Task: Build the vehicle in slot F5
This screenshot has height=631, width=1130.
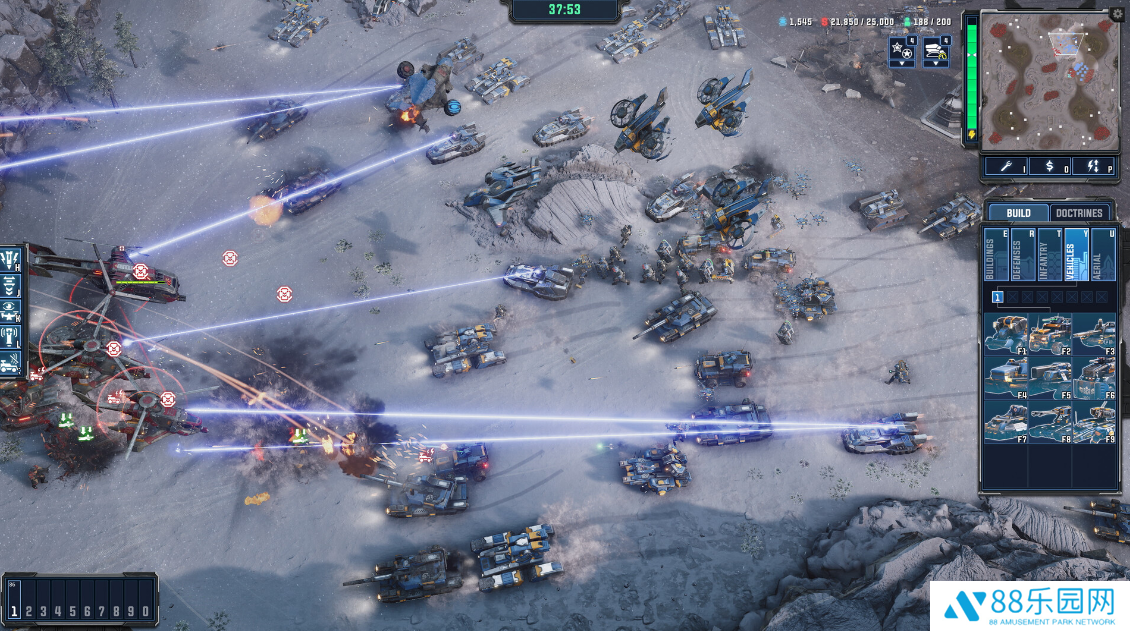Action: click(1049, 377)
